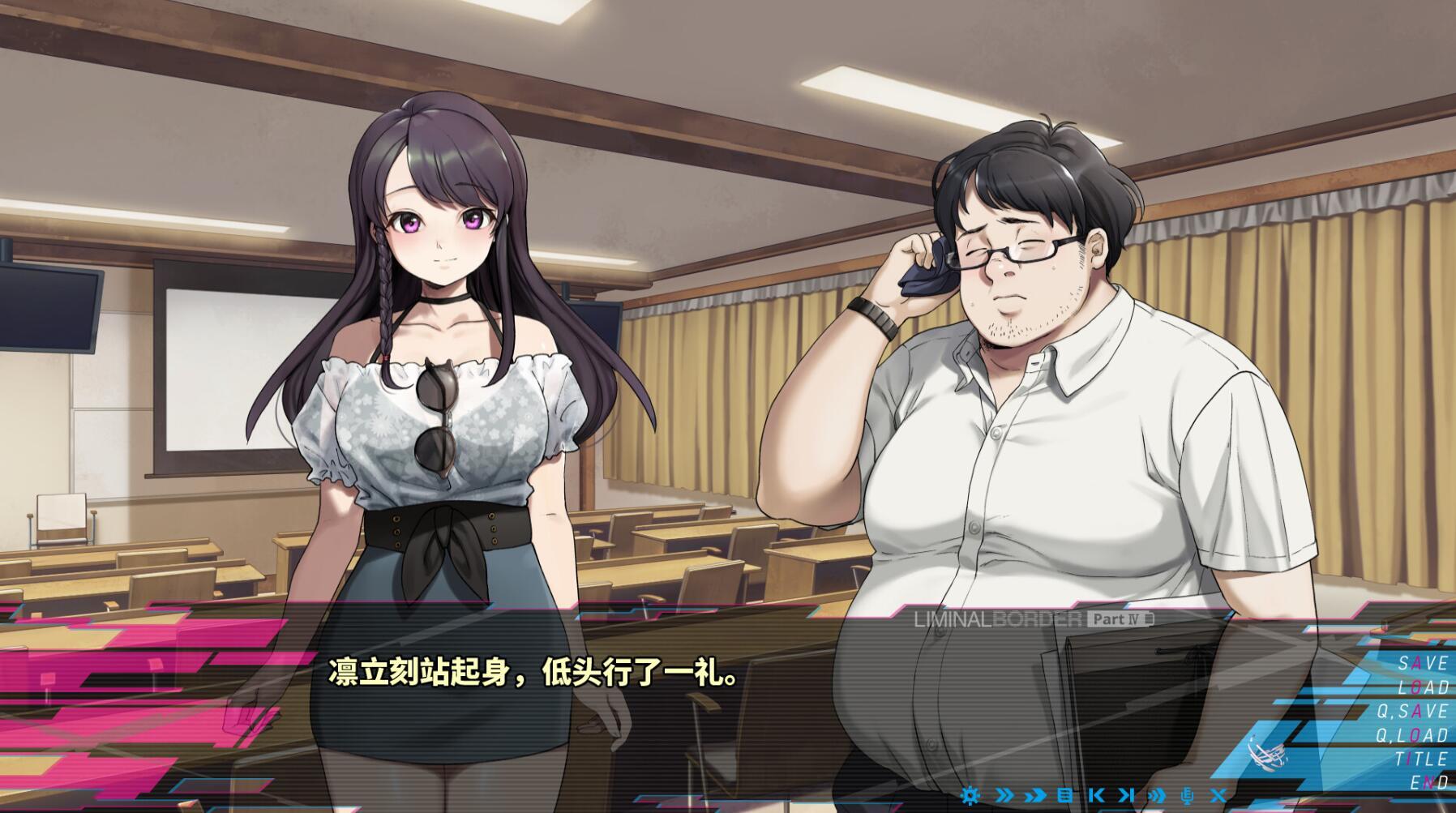Image resolution: width=1456 pixels, height=813 pixels.
Task: Click the microphone voice icon
Action: [x=1186, y=795]
